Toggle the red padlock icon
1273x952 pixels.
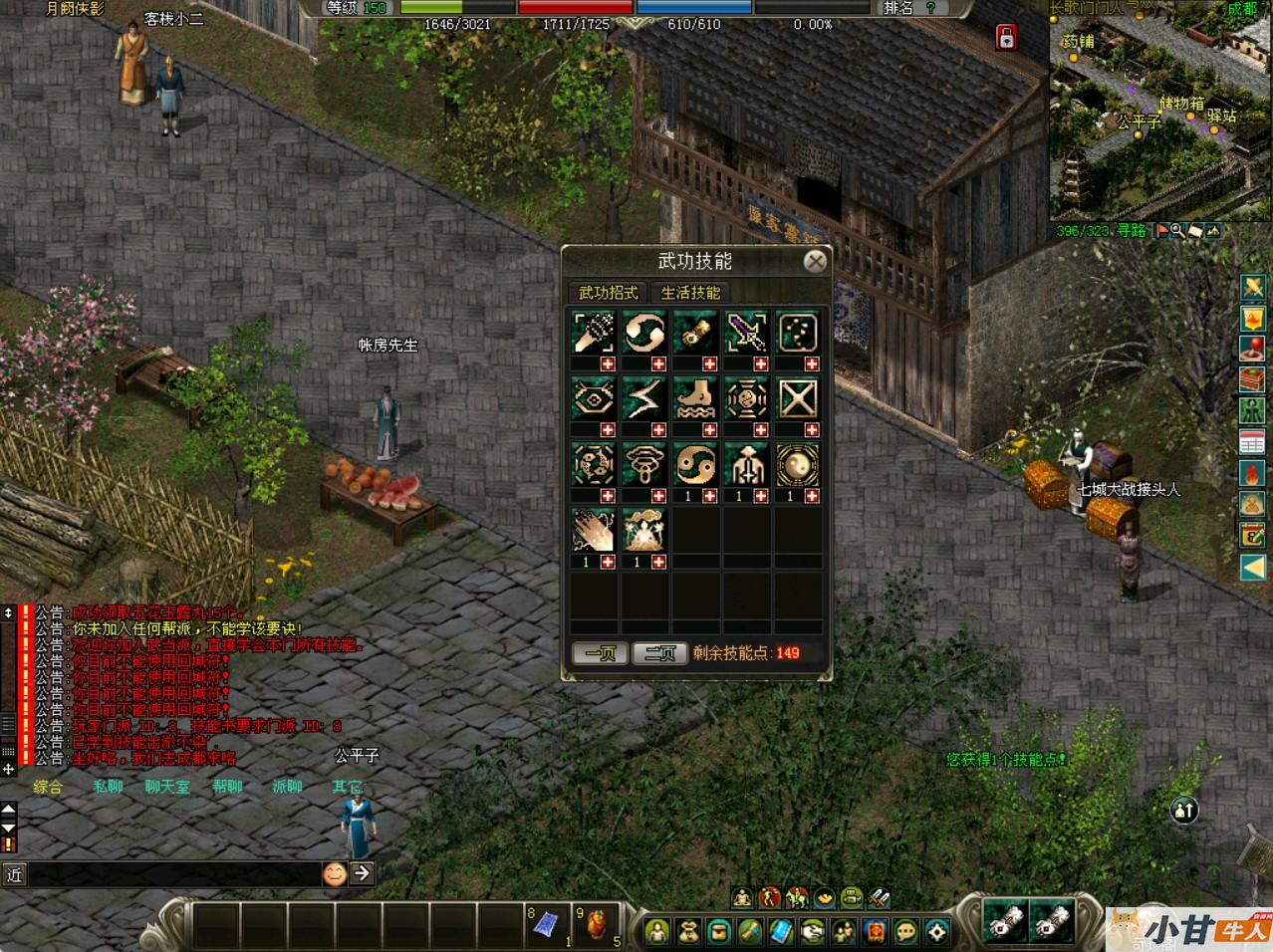1006,38
